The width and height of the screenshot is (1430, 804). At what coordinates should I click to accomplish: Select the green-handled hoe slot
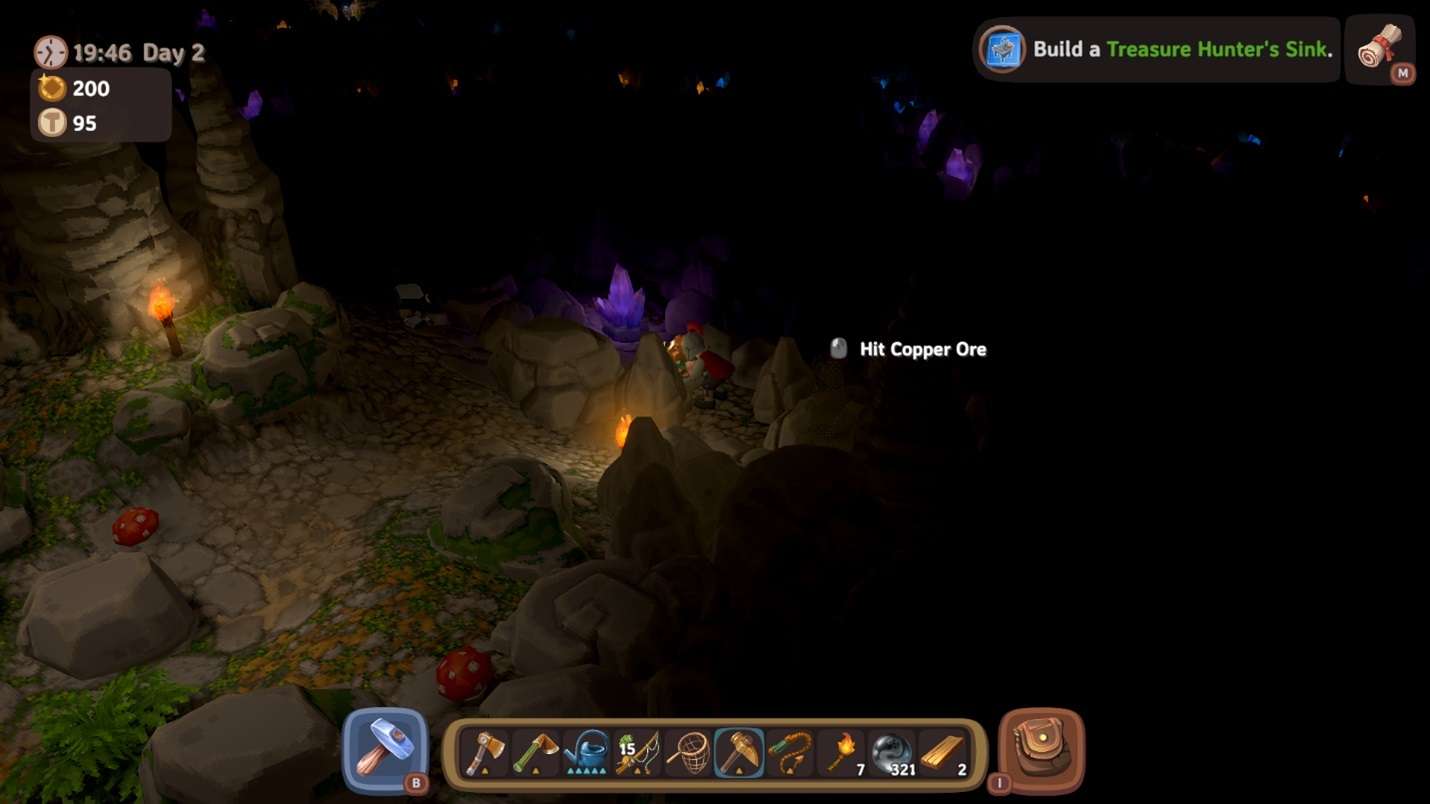pyautogui.click(x=536, y=752)
